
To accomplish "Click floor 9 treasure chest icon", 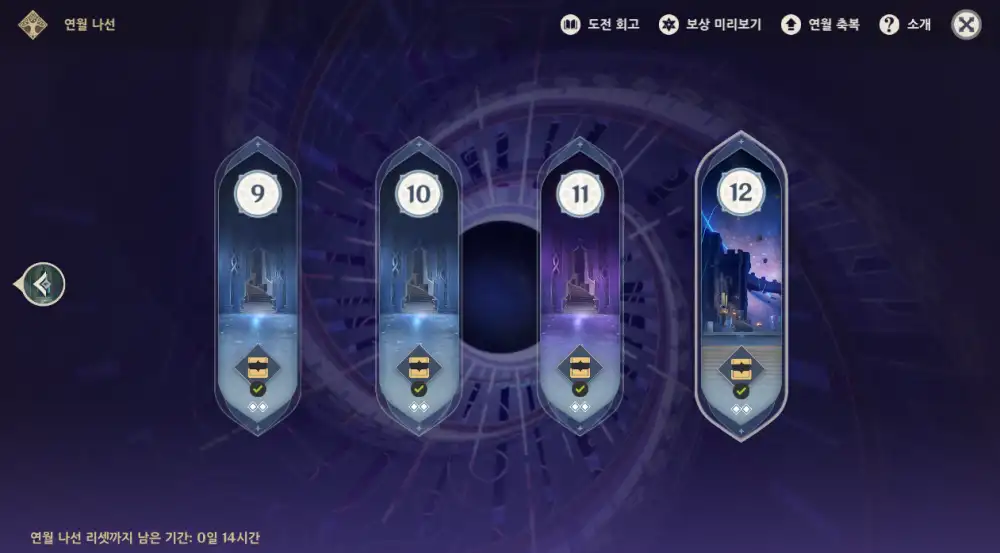I will tap(258, 366).
